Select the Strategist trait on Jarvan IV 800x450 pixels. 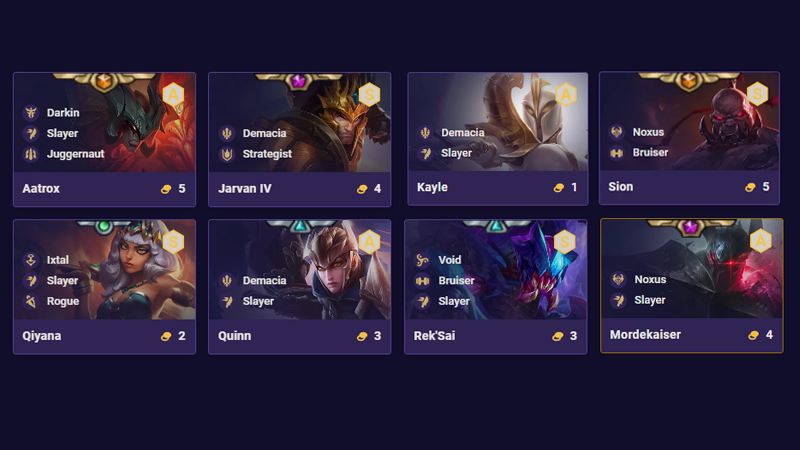(x=266, y=154)
